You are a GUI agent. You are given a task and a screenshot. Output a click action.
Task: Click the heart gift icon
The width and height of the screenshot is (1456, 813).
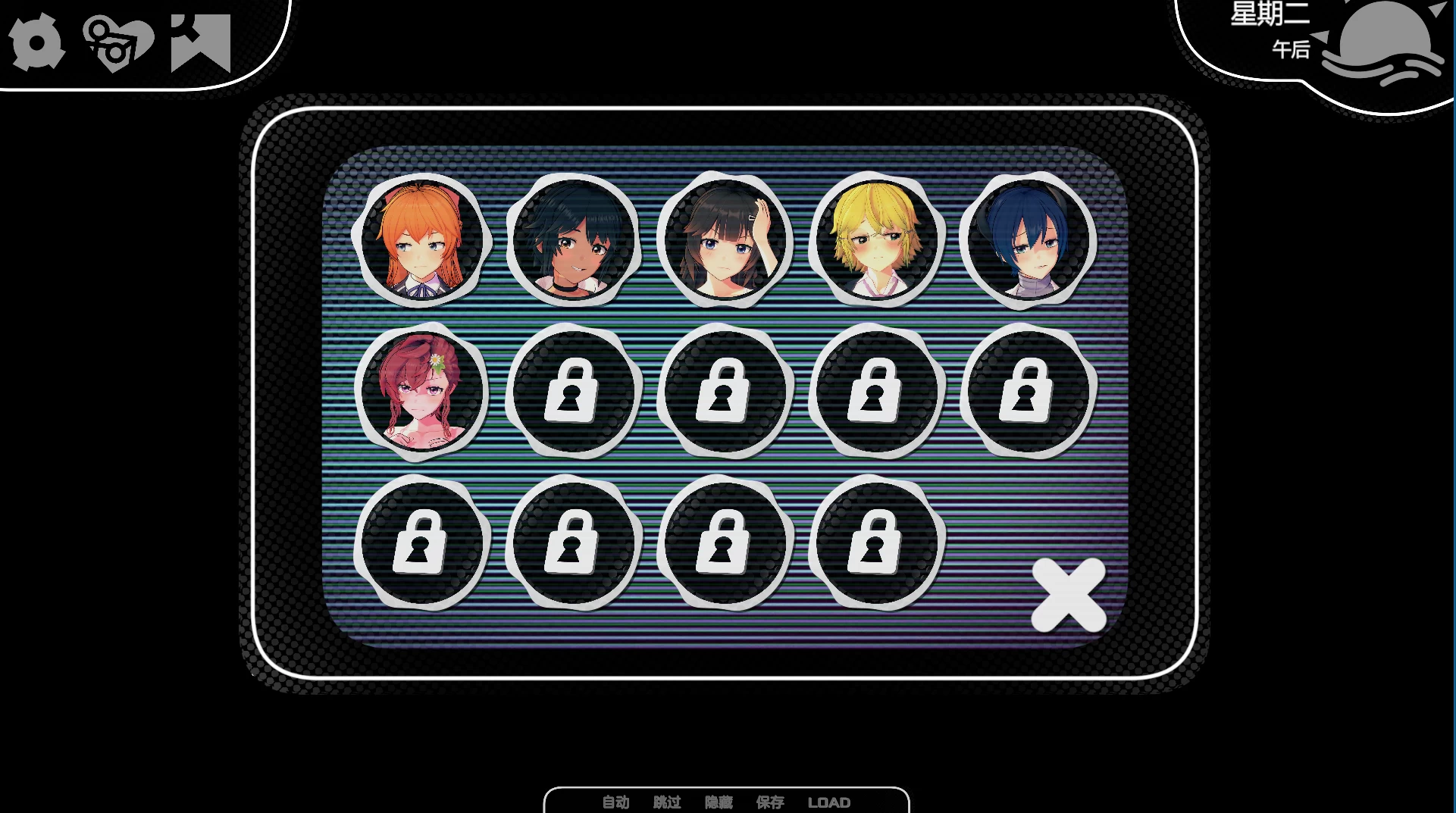point(115,42)
